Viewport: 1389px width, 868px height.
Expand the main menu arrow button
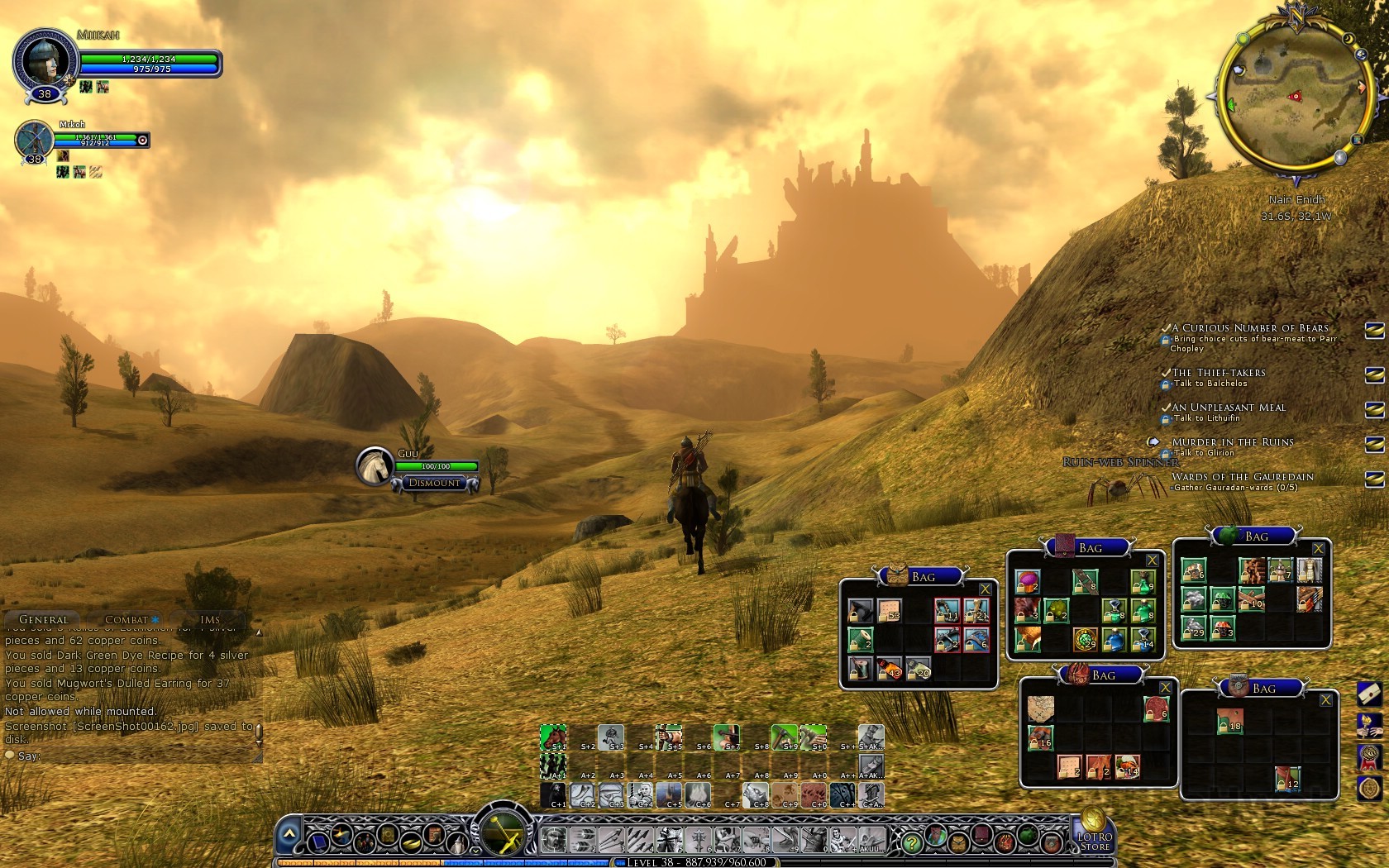(x=289, y=835)
